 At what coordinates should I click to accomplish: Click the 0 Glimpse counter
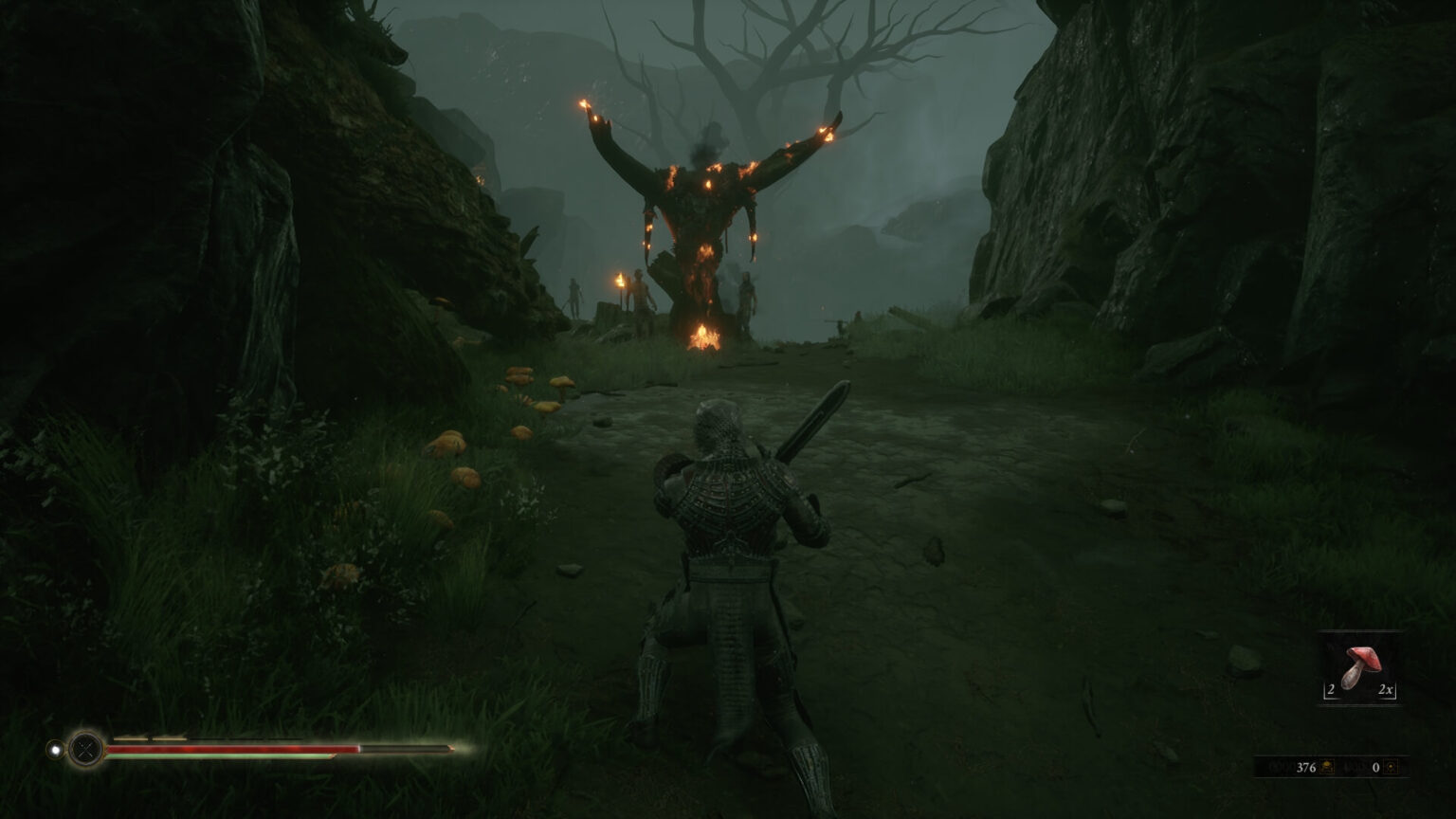[1375, 768]
